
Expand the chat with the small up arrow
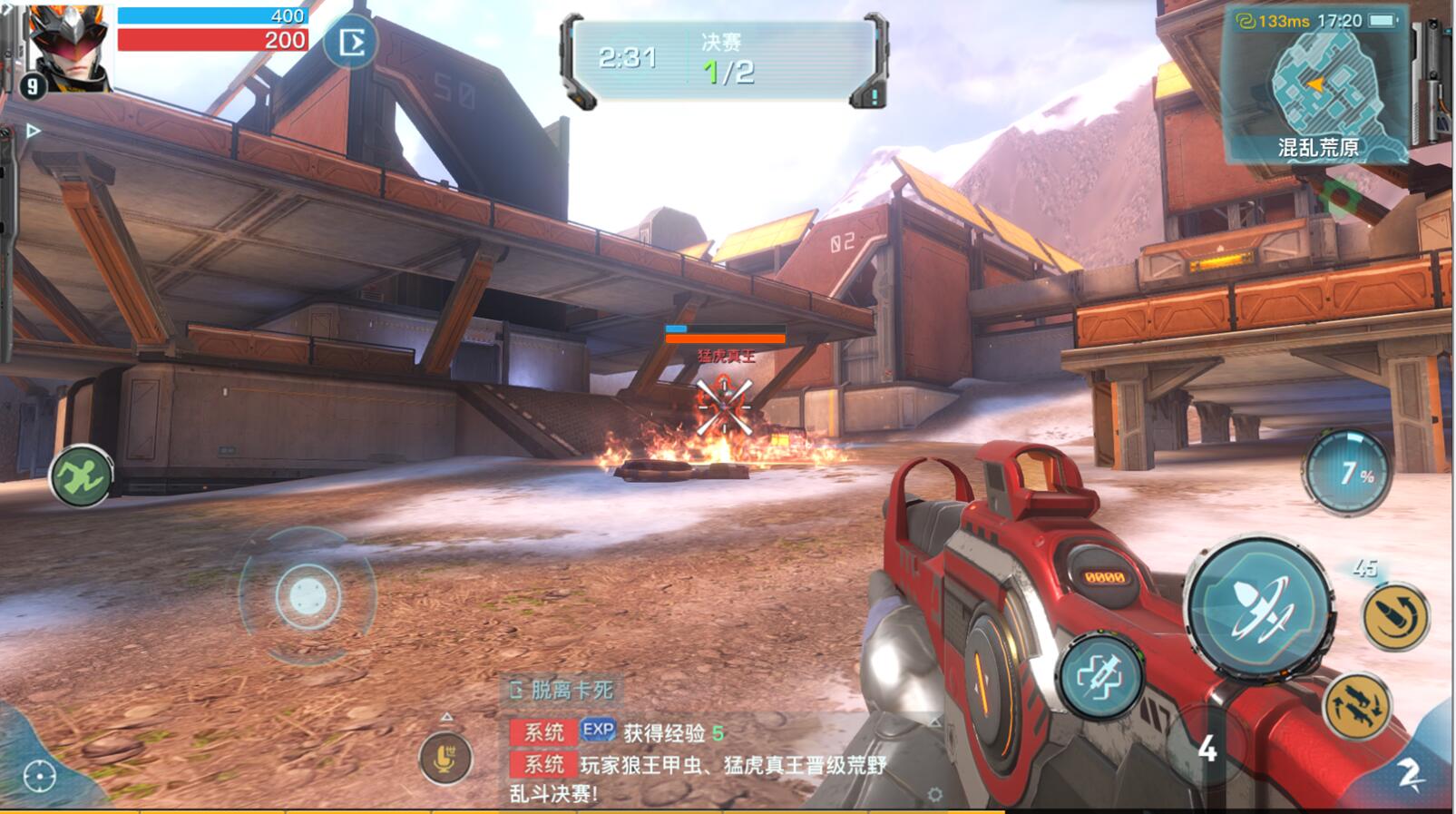pyautogui.click(x=446, y=717)
